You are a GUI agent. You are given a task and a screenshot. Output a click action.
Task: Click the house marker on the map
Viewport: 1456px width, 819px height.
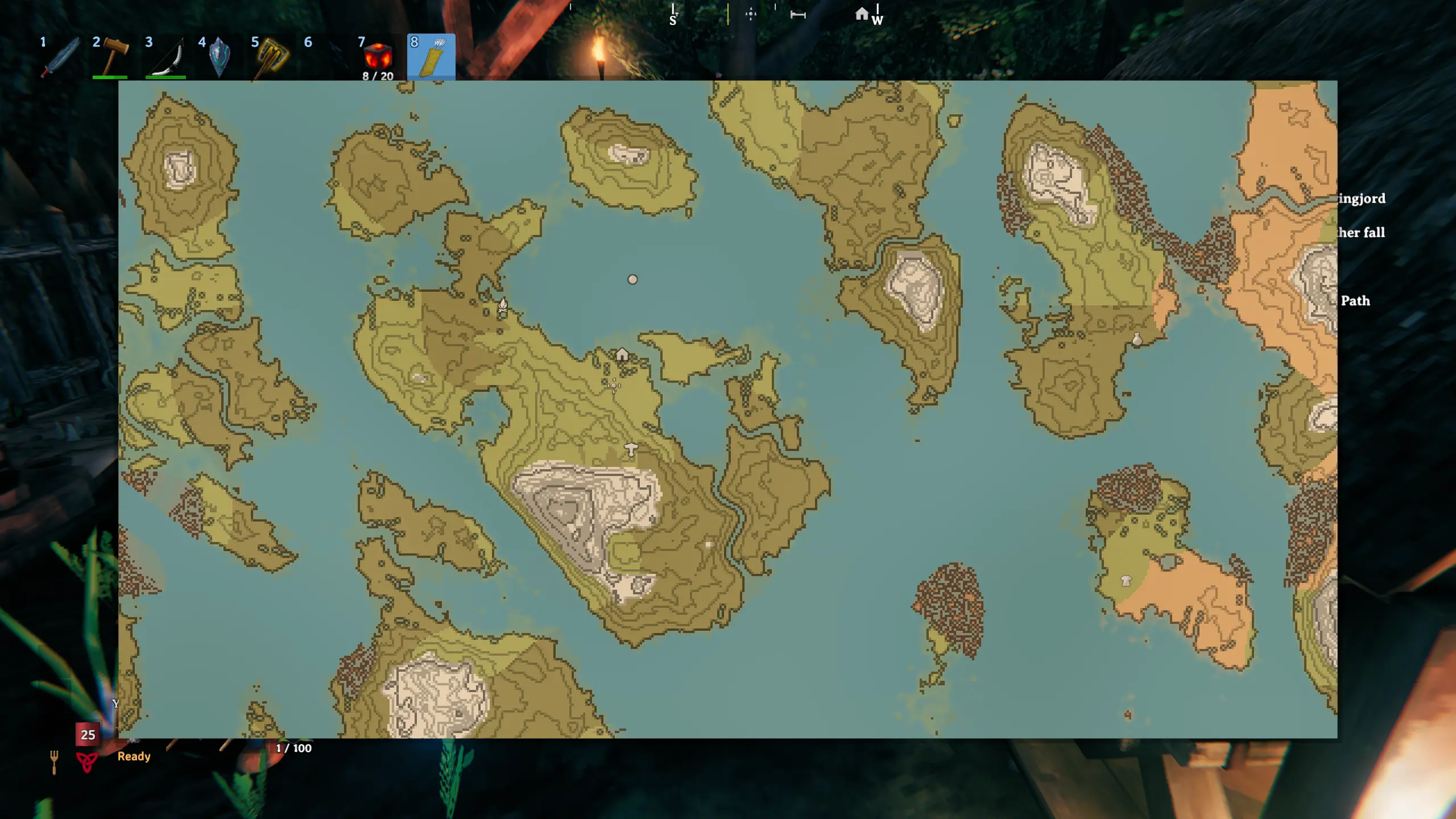[622, 354]
